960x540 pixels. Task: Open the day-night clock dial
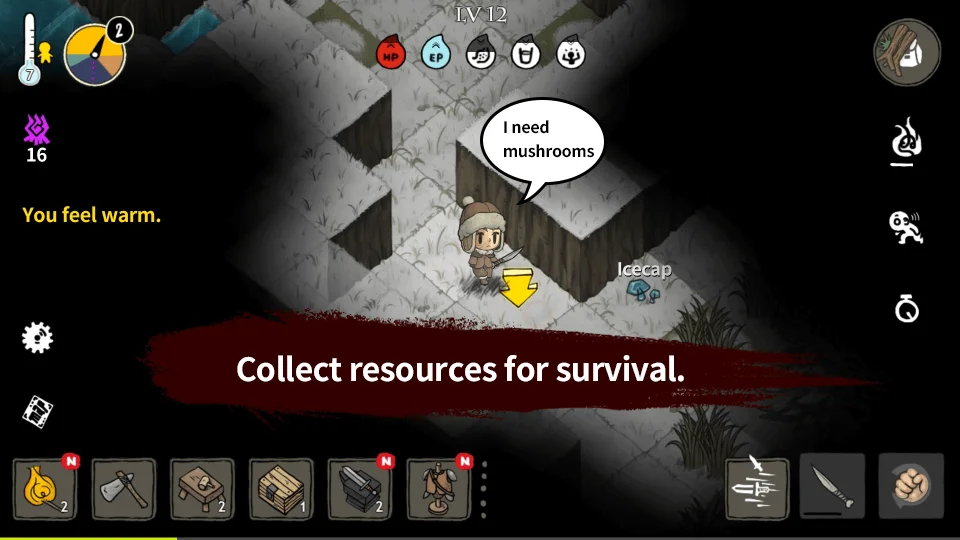click(95, 55)
